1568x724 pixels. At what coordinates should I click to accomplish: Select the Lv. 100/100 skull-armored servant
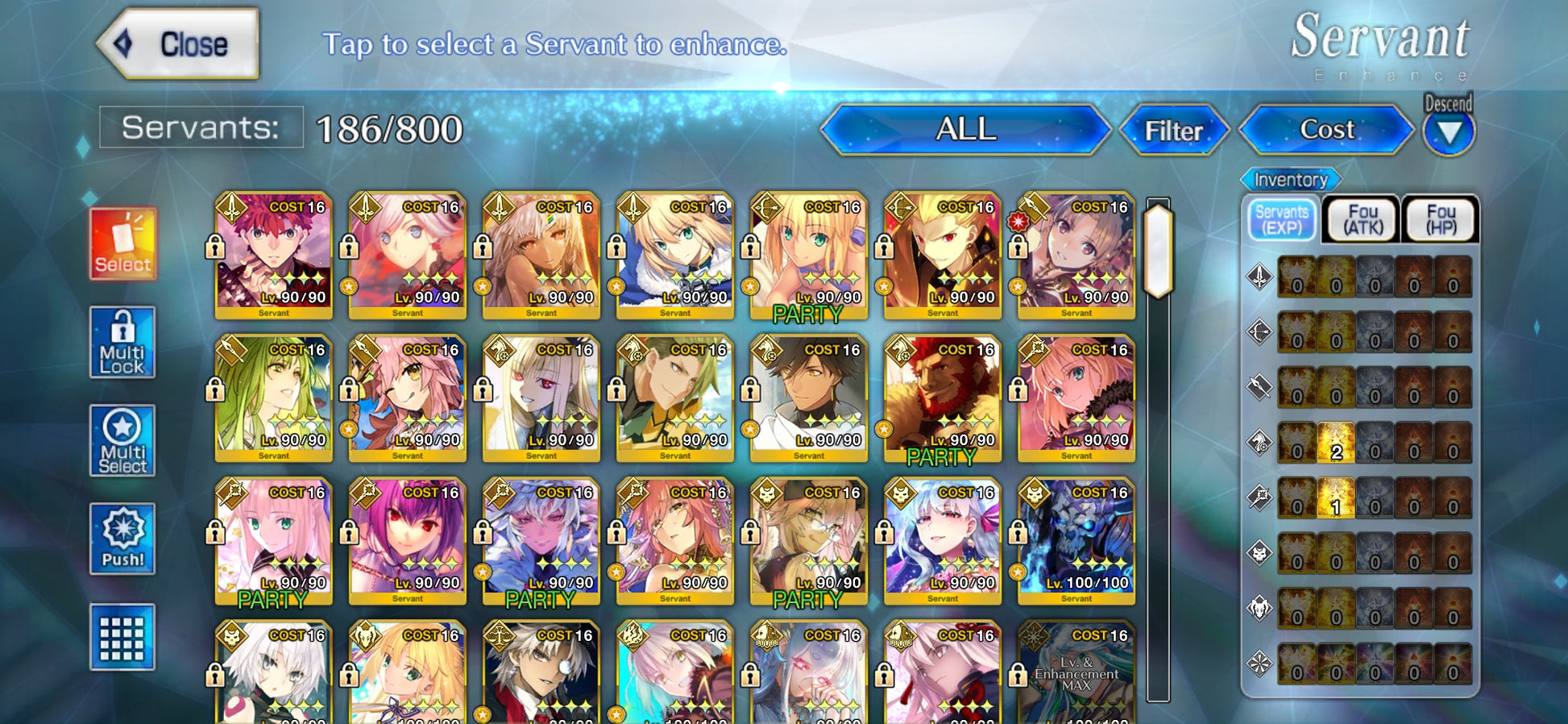pyautogui.click(x=1076, y=540)
